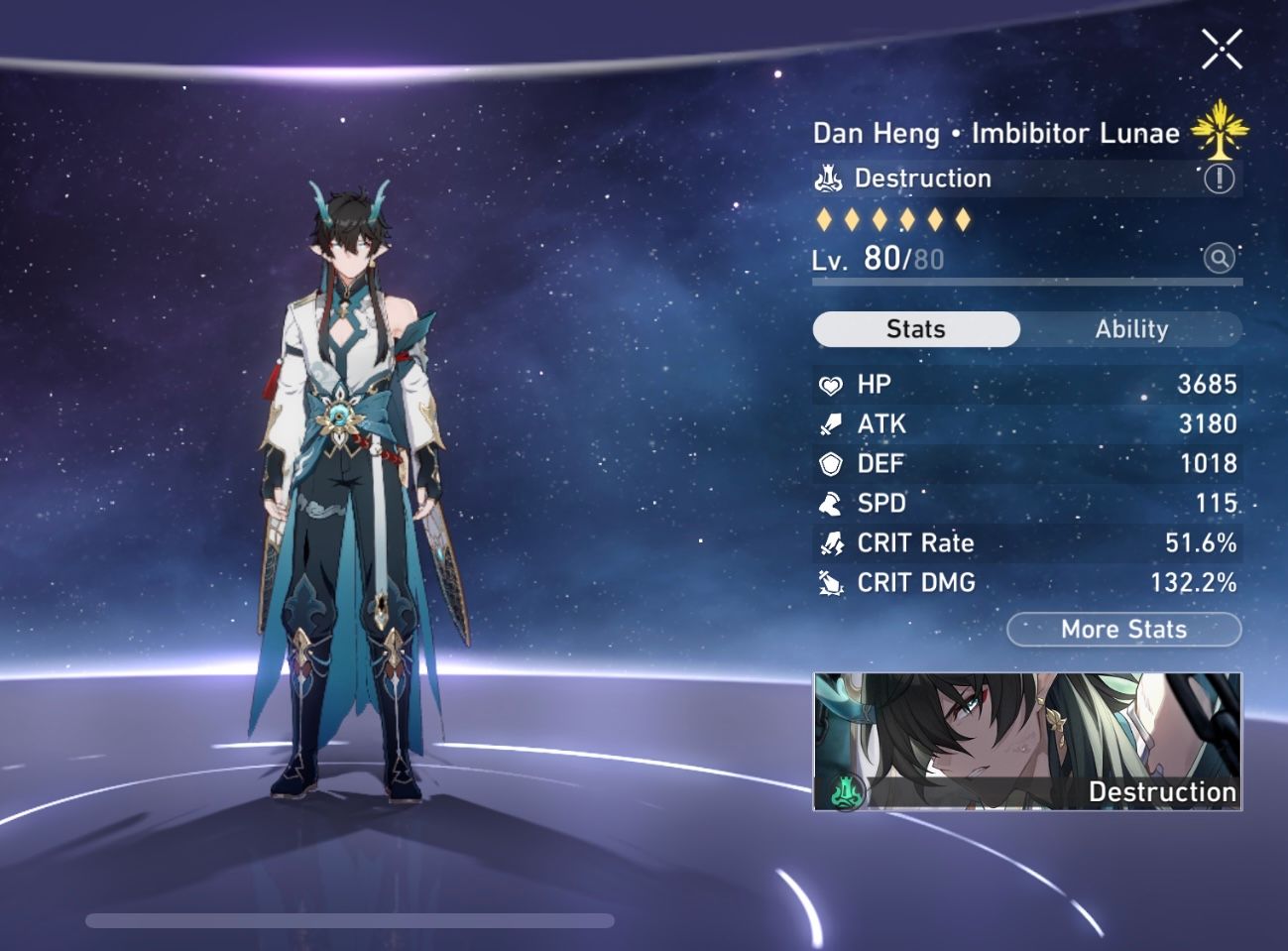
Task: Click the DEF shield icon
Action: (831, 463)
